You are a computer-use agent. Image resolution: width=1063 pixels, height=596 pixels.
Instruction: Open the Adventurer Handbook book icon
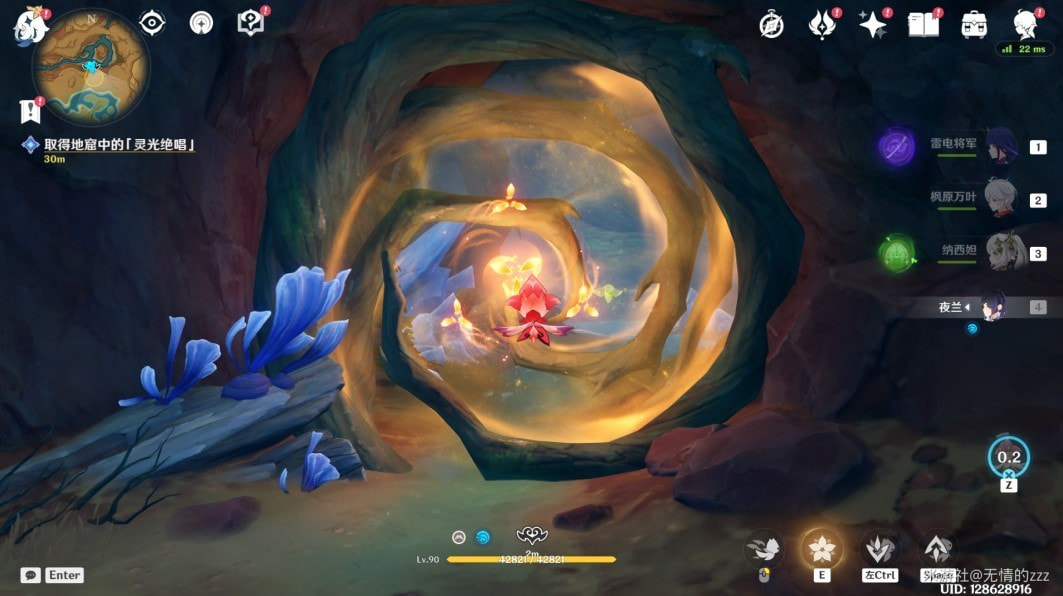point(924,25)
